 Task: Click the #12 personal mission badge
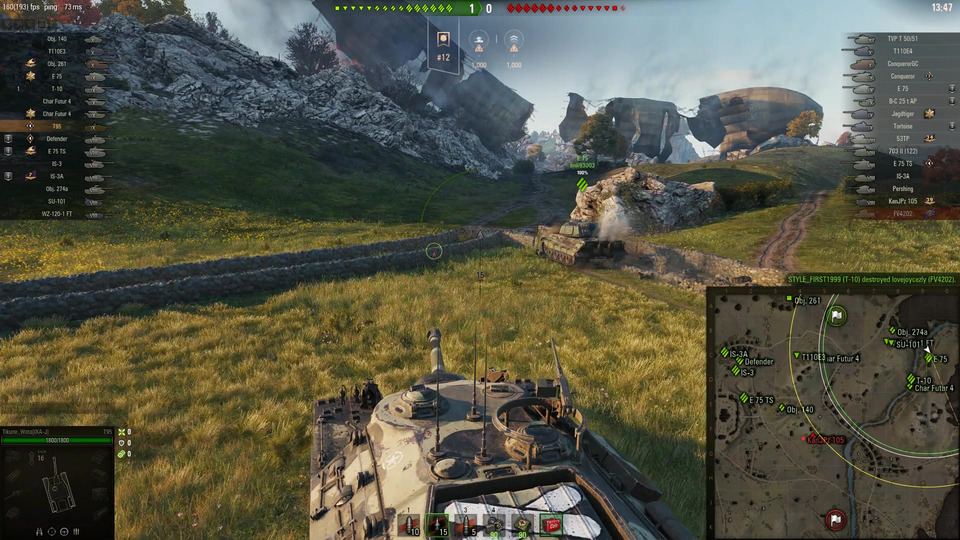(444, 46)
